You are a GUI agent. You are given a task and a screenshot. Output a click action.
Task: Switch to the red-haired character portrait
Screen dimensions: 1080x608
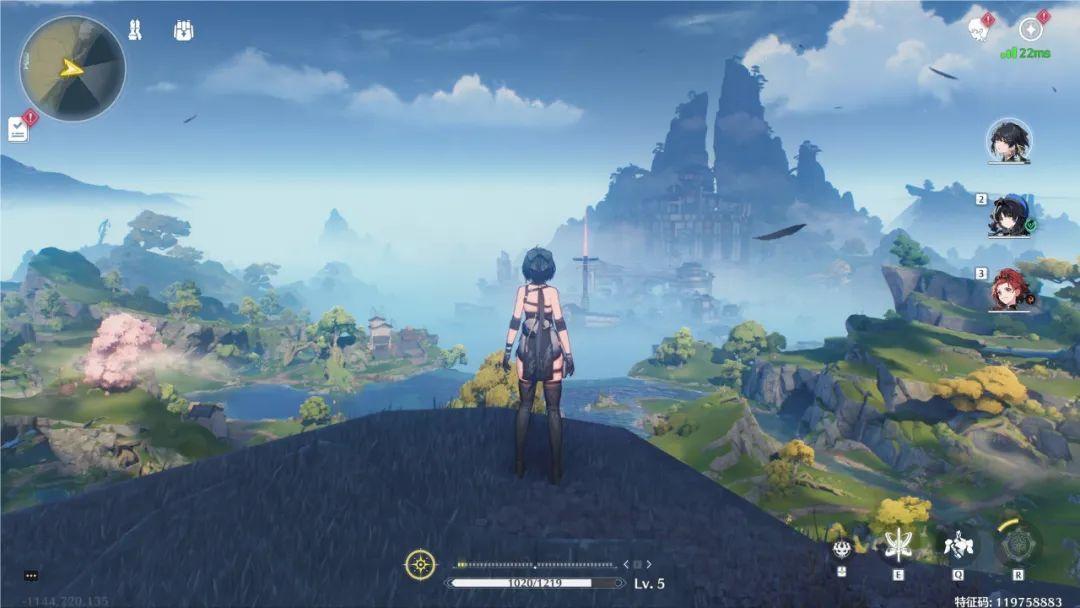coord(1009,289)
